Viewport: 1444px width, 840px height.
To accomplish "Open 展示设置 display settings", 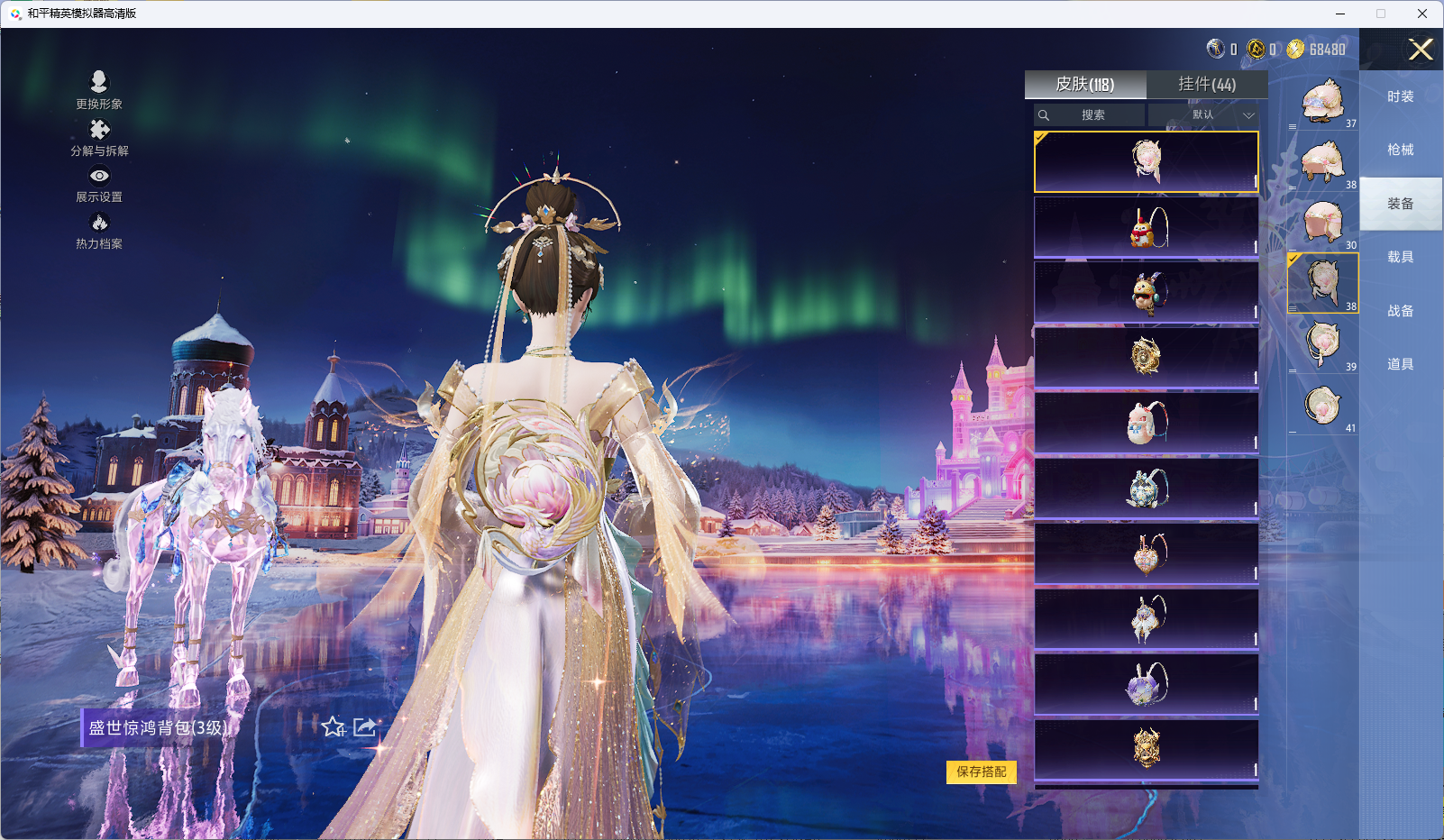I will point(99,184).
